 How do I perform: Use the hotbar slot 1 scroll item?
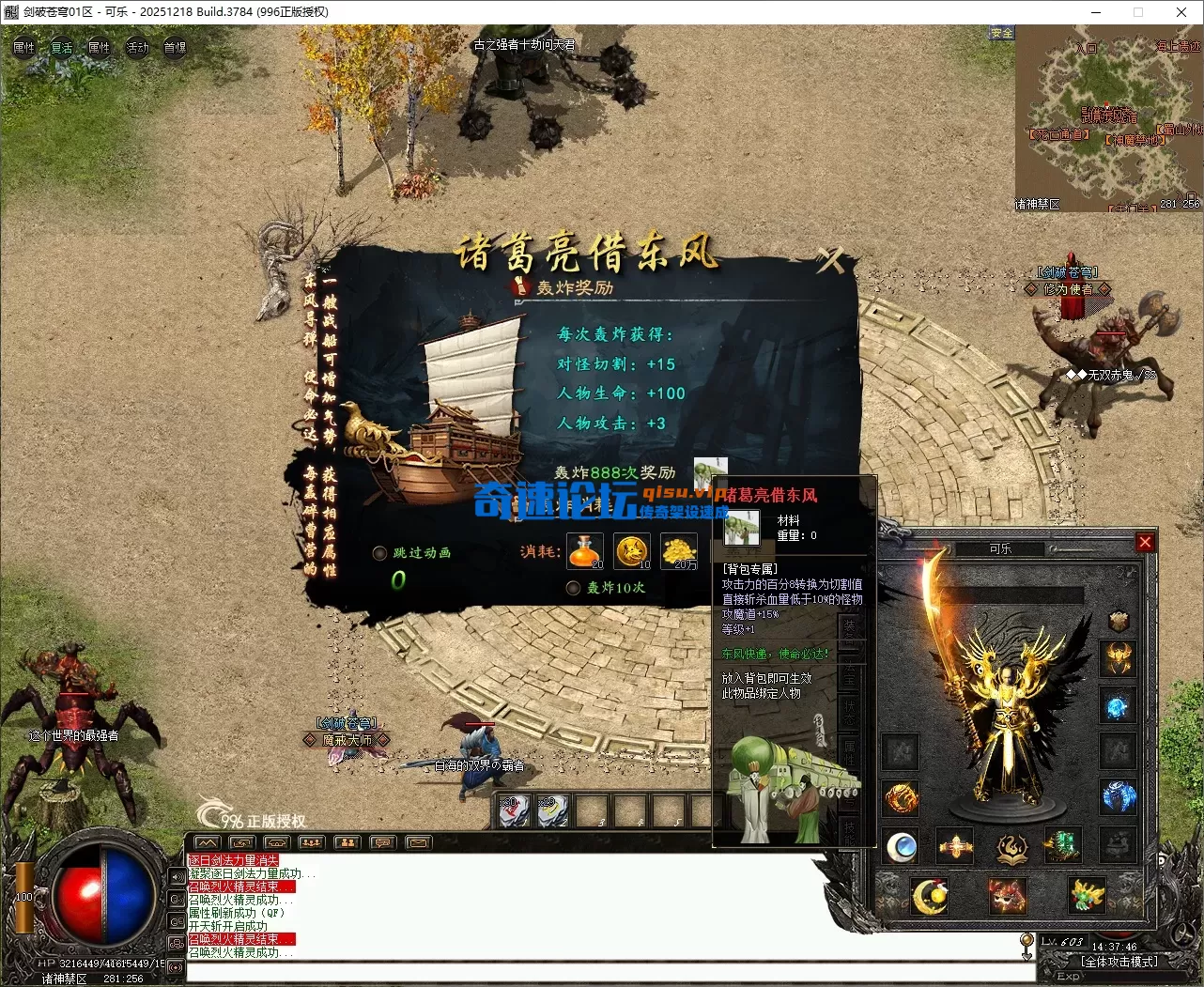tap(514, 811)
